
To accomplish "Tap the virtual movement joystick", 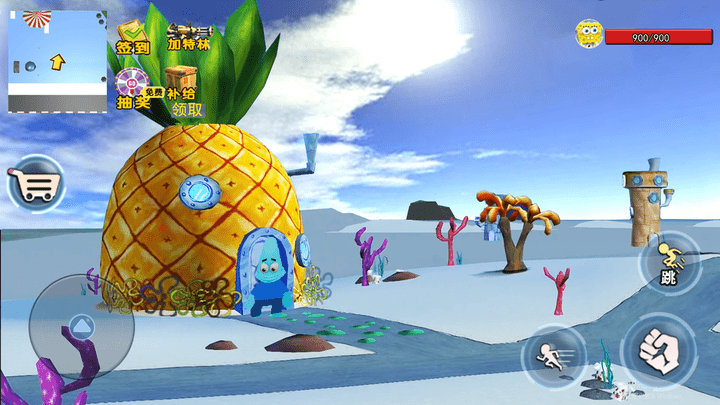I will coord(81,325).
